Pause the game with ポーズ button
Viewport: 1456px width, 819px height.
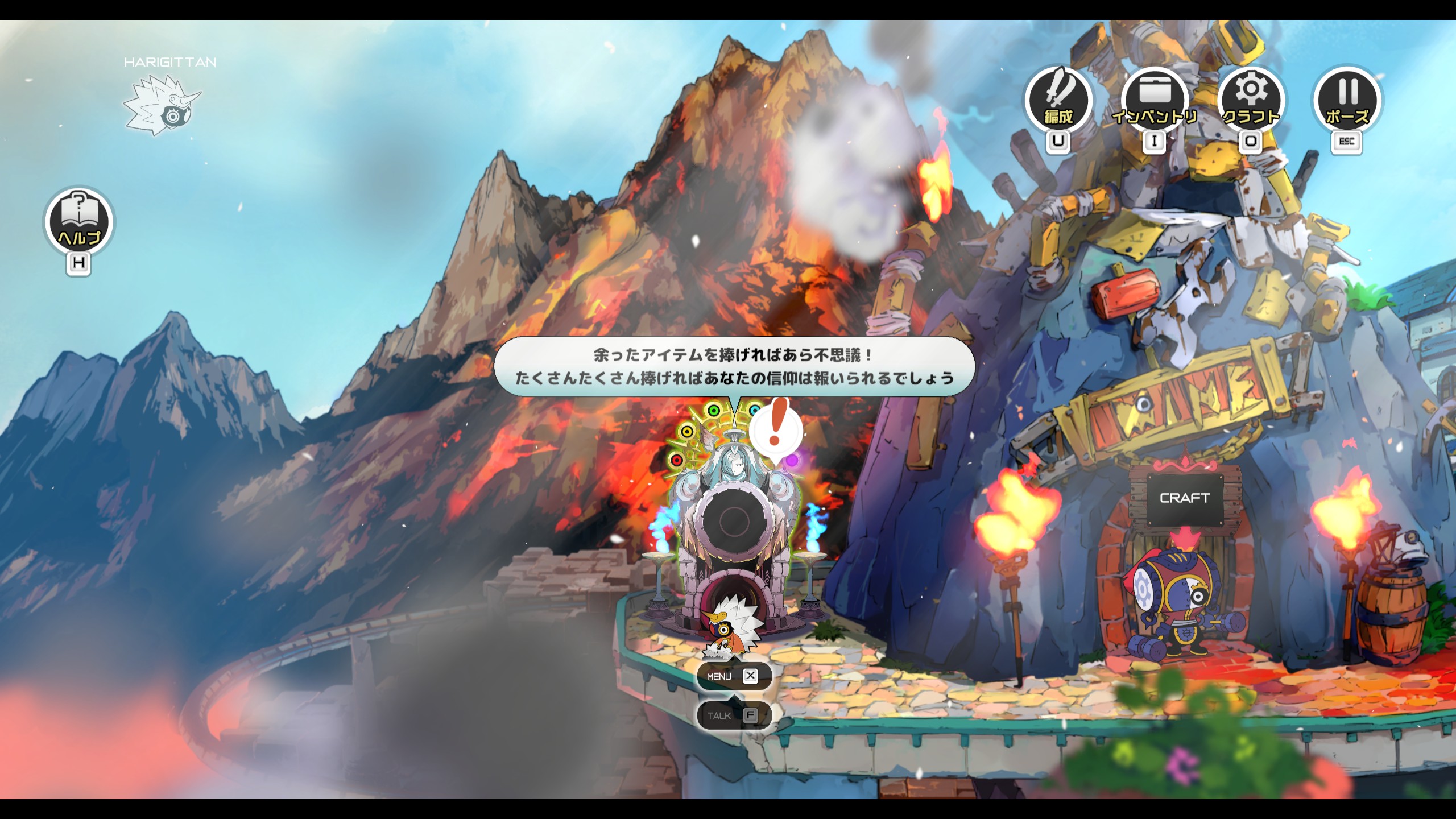[x=1347, y=101]
